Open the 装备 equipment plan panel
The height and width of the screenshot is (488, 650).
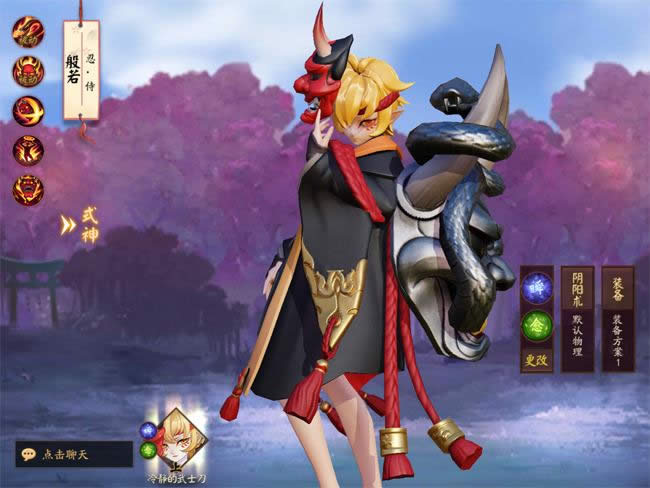coord(617,318)
